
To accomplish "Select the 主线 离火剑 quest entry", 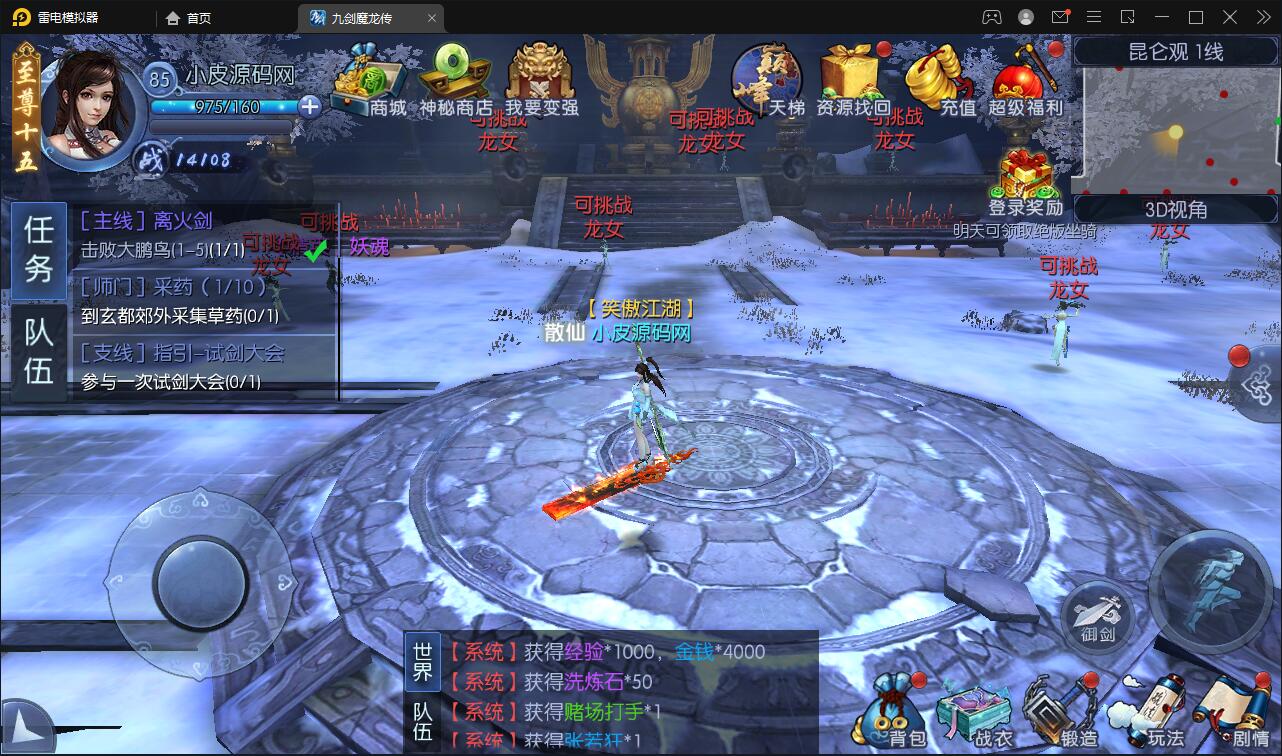I will pos(205,234).
